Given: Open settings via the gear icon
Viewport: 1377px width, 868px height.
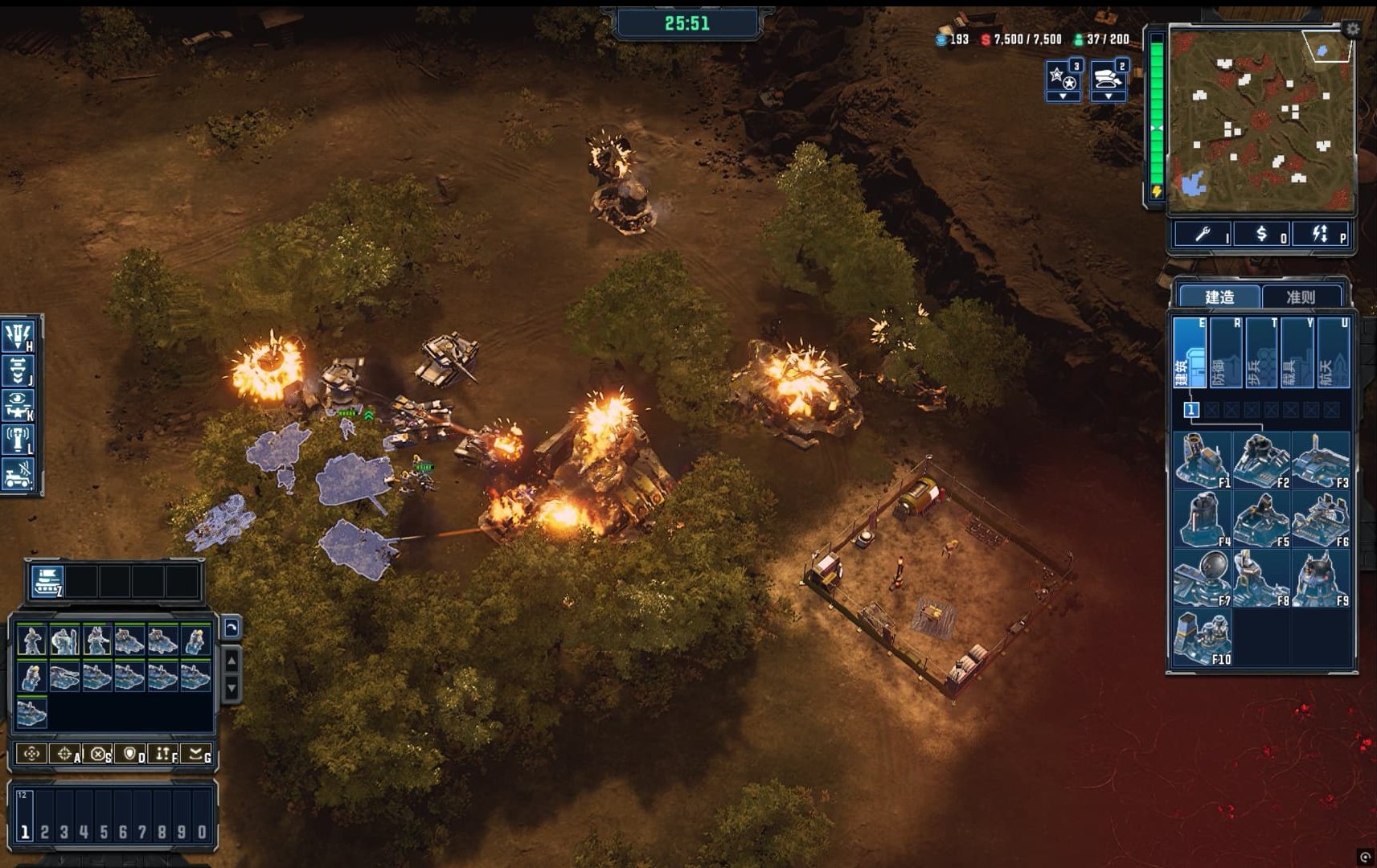Looking at the screenshot, I should pos(1353,29).
